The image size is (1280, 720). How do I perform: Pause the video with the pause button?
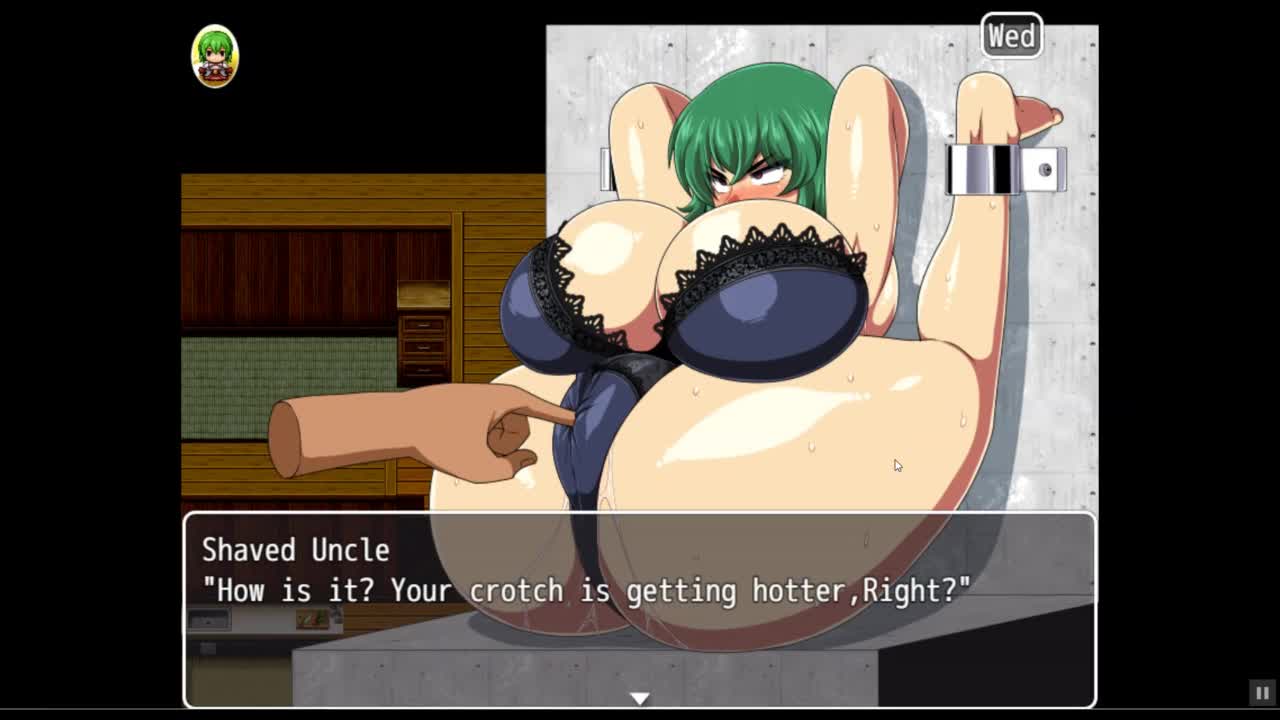1262,692
